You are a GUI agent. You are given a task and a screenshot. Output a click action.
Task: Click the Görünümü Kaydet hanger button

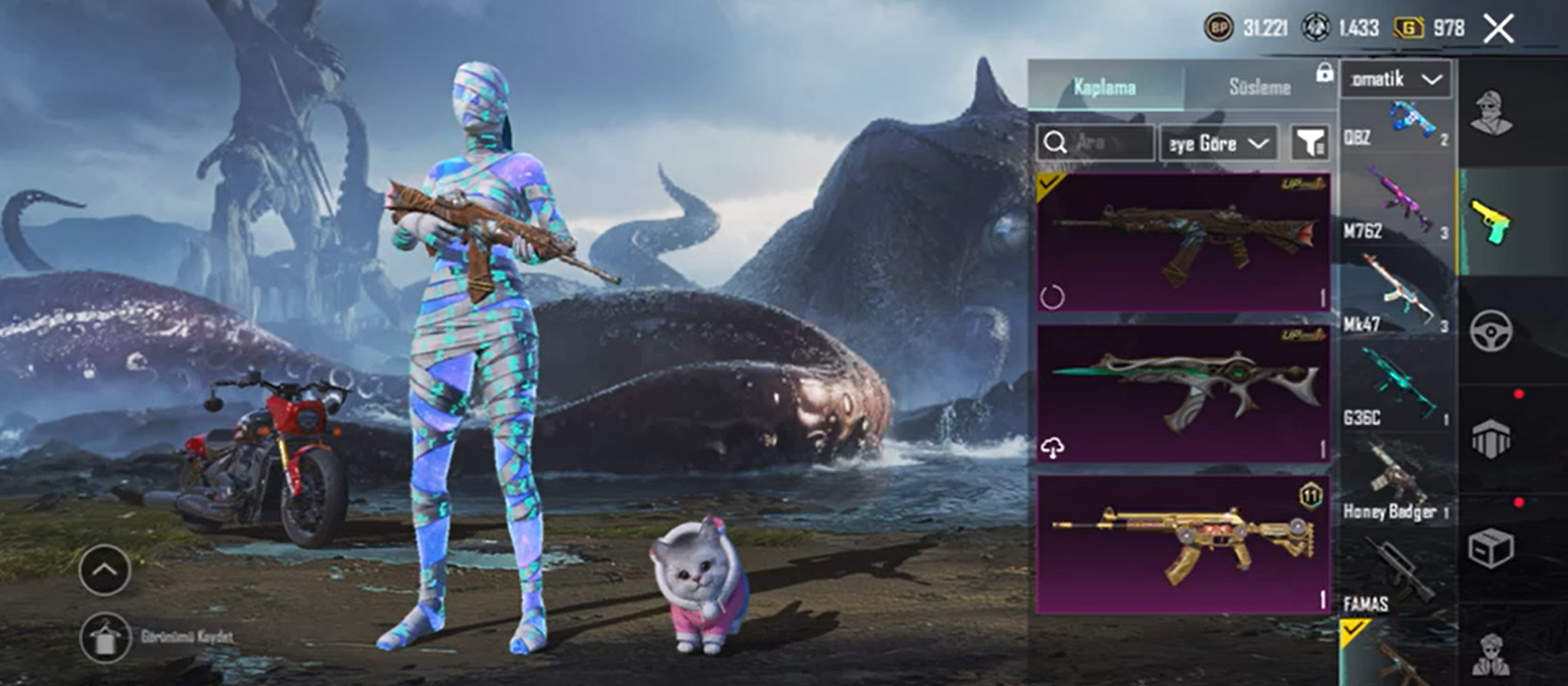pyautogui.click(x=105, y=637)
